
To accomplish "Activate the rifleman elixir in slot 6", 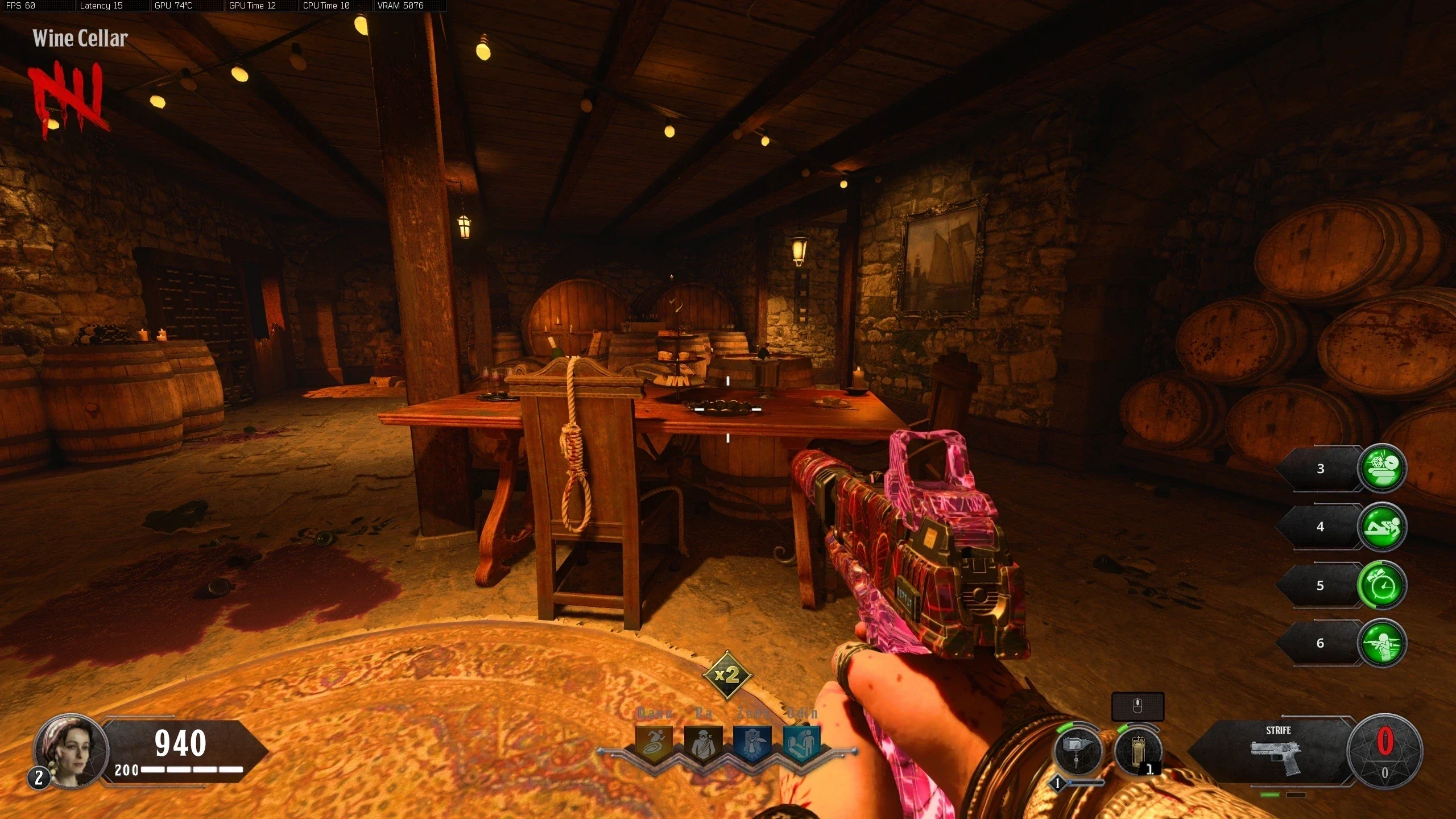I will pos(1381,643).
